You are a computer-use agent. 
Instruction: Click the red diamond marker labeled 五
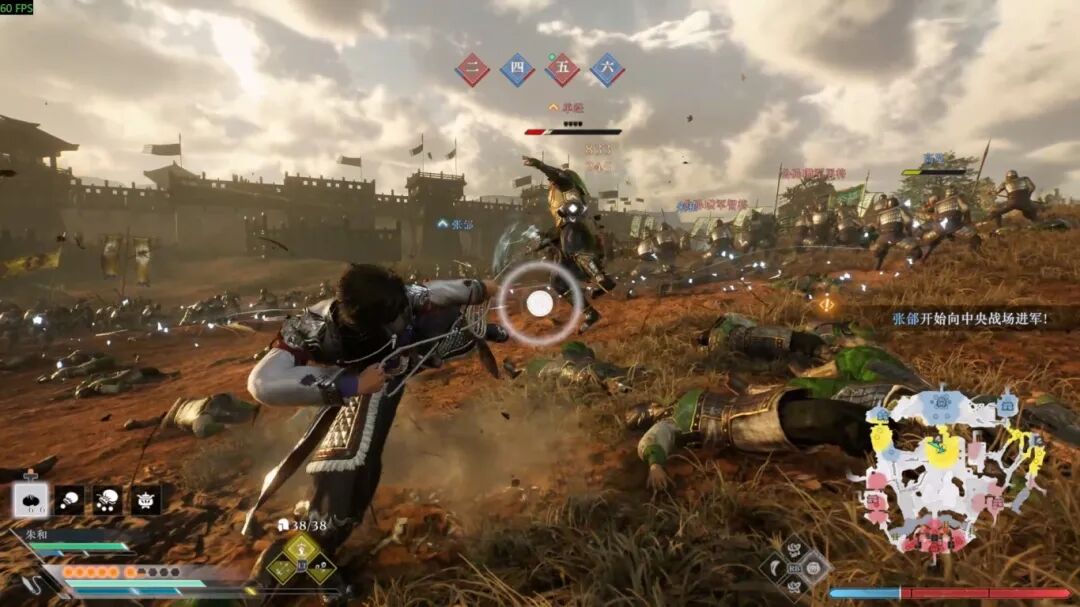tap(562, 70)
